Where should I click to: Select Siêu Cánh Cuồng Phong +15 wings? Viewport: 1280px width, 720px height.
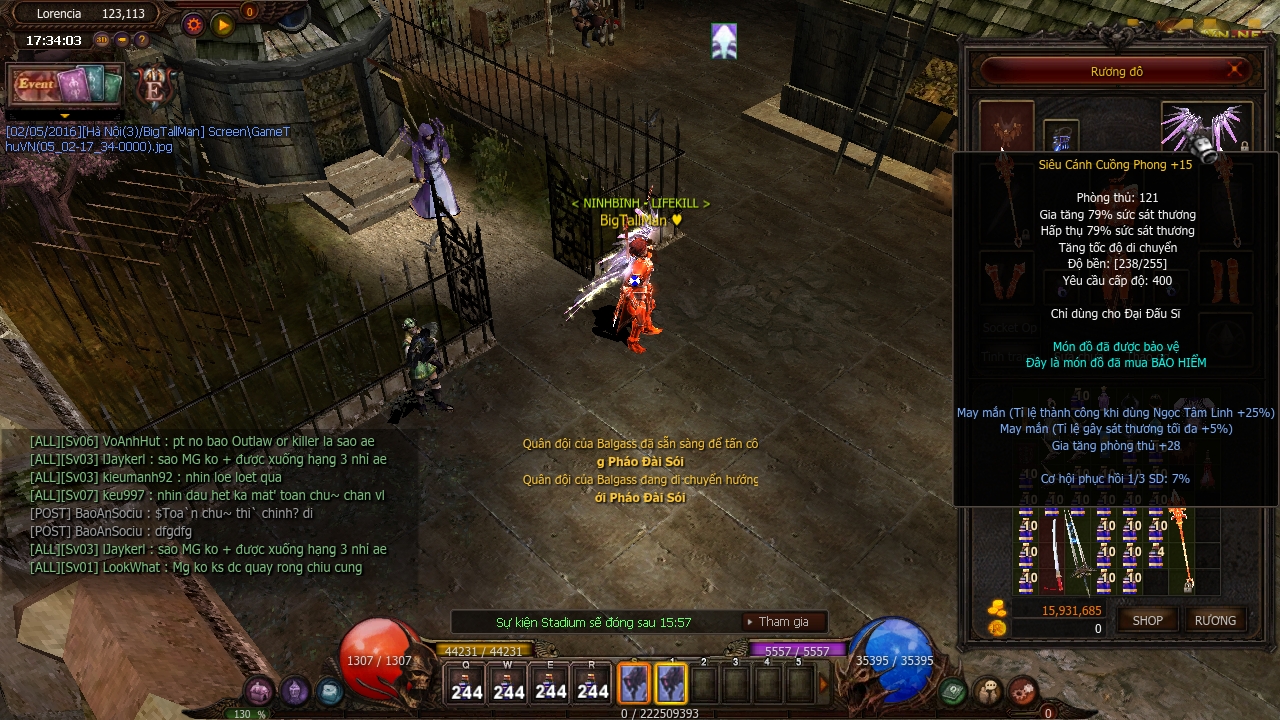pos(1205,124)
